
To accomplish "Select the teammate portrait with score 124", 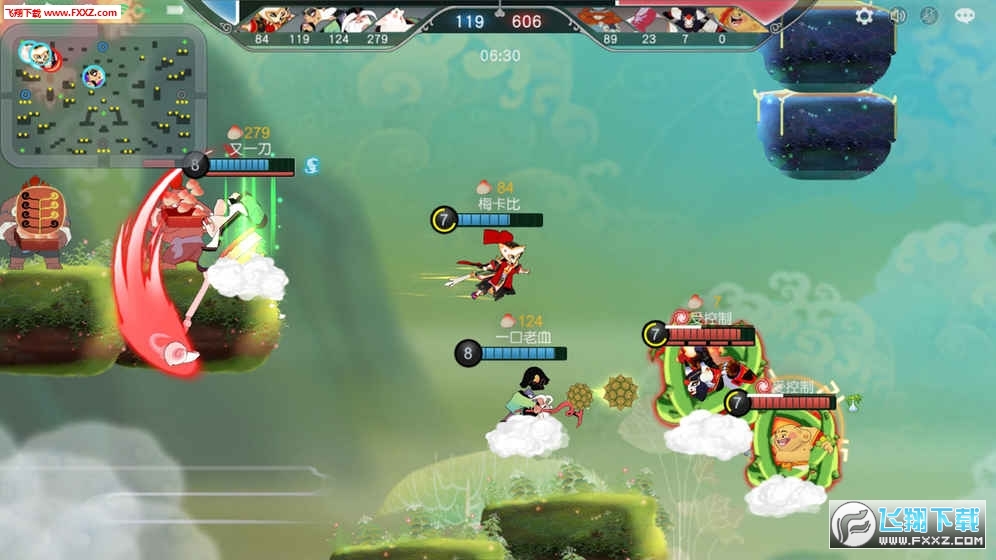I will click(338, 20).
